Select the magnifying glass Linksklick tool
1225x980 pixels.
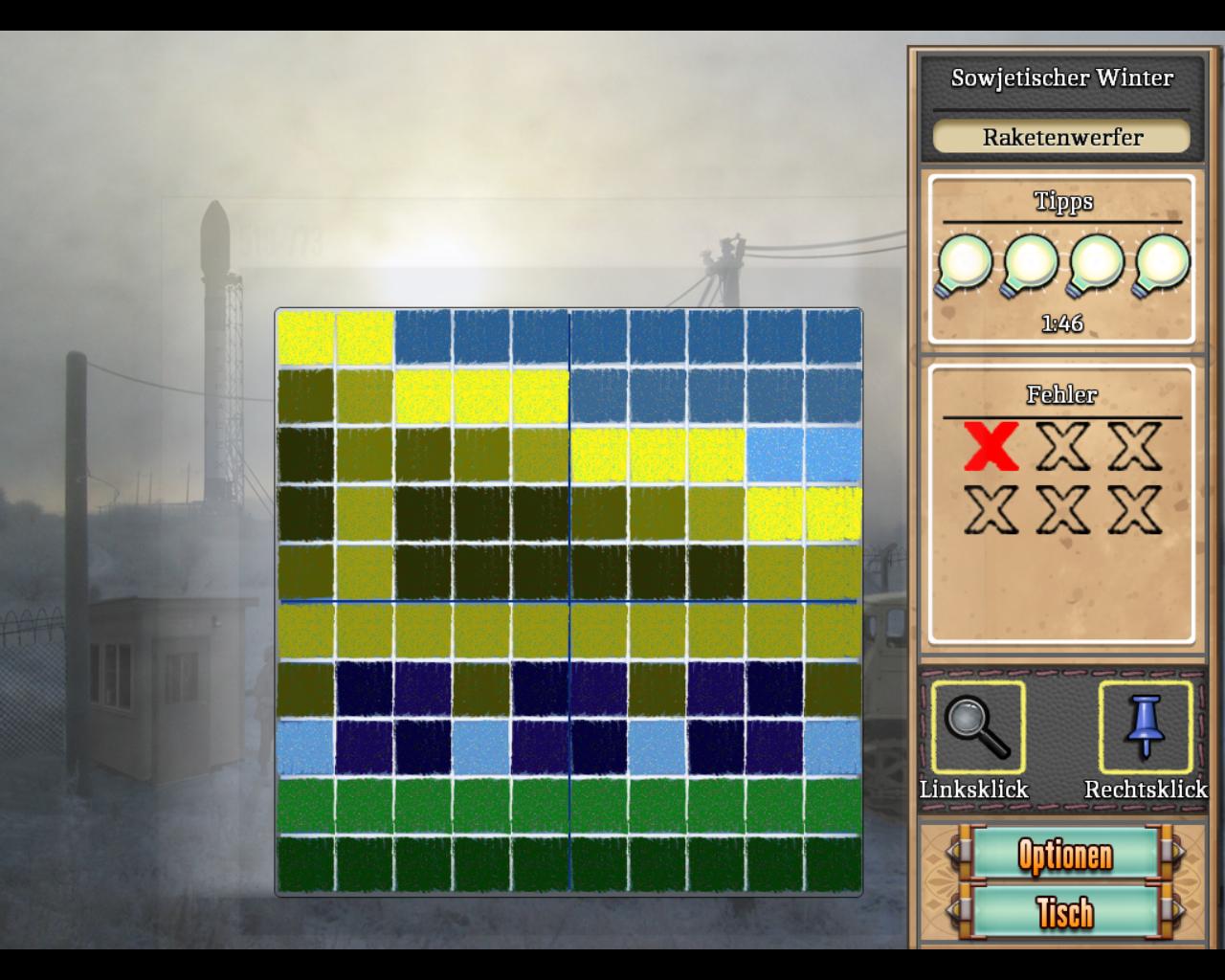tap(977, 727)
